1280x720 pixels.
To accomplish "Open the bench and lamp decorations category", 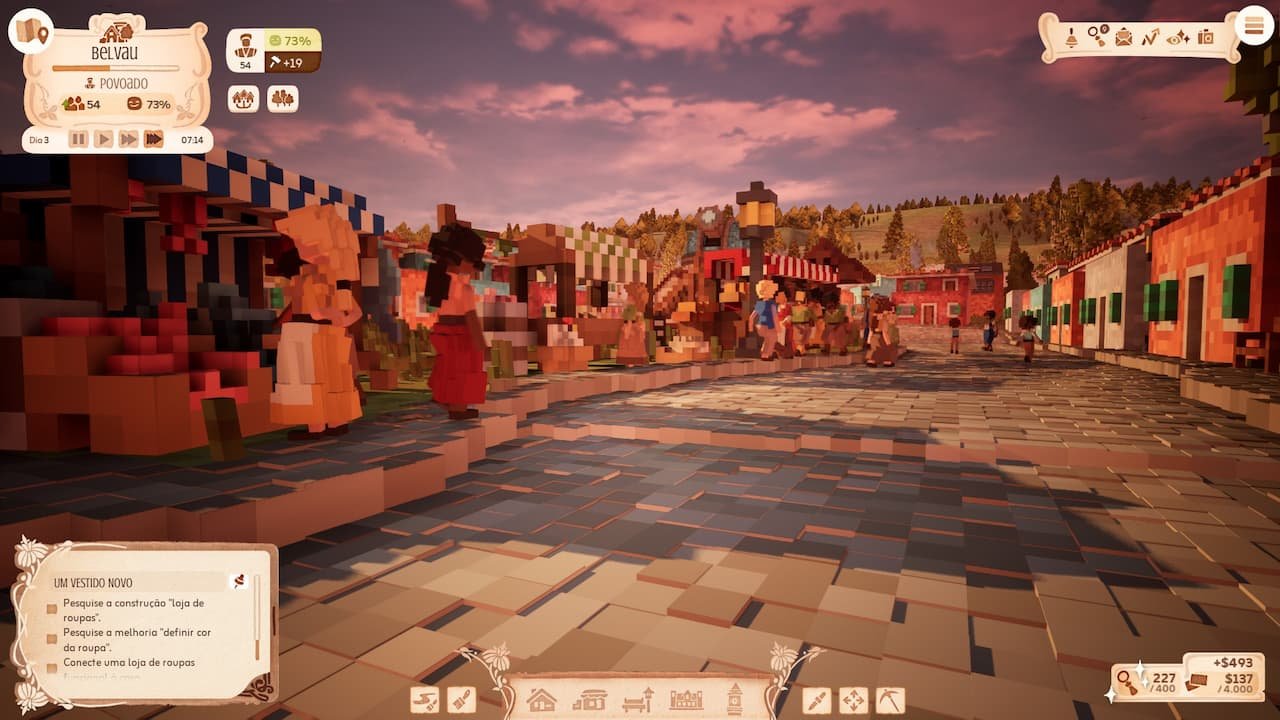I will tap(638, 699).
